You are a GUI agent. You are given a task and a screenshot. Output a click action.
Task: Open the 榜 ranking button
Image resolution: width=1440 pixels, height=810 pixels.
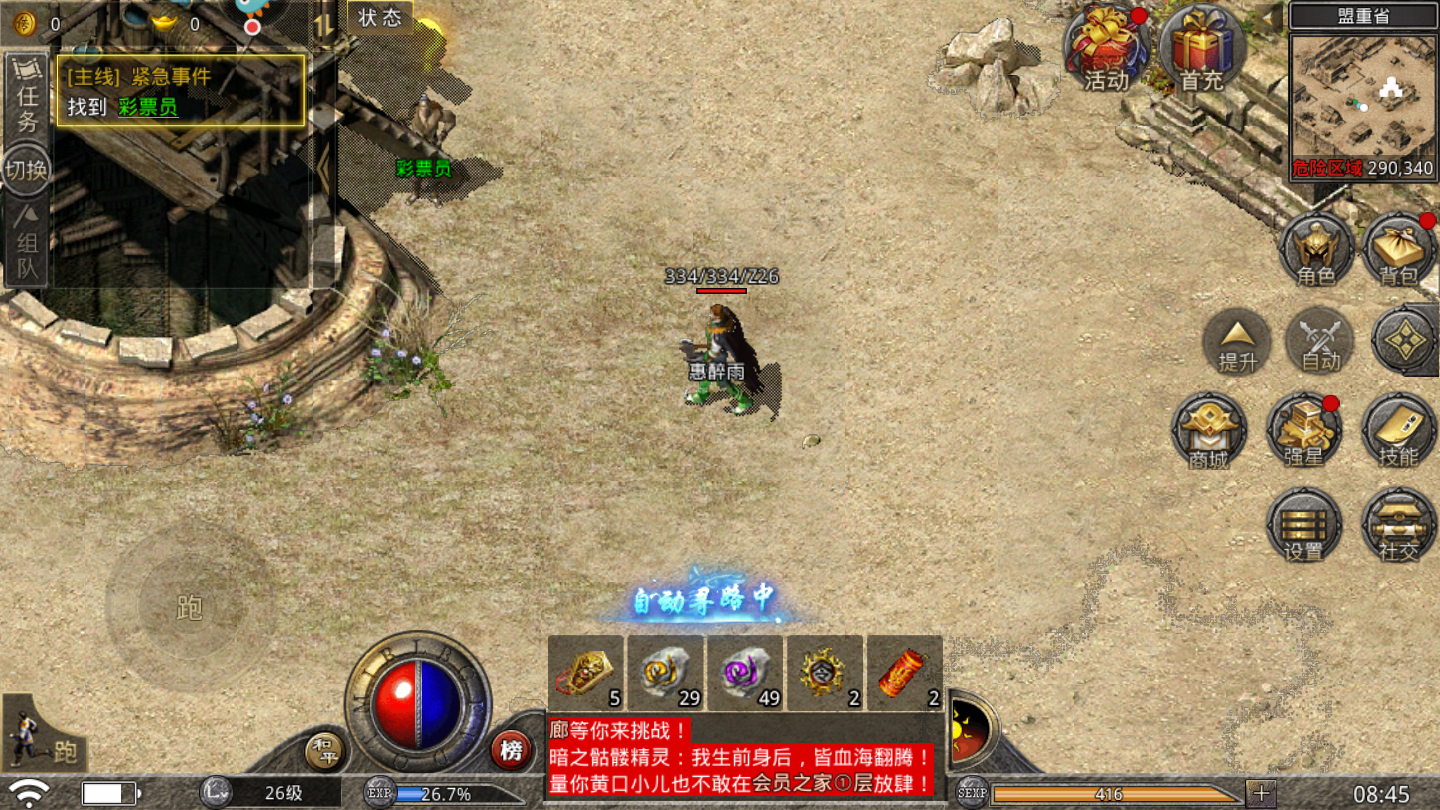click(511, 750)
